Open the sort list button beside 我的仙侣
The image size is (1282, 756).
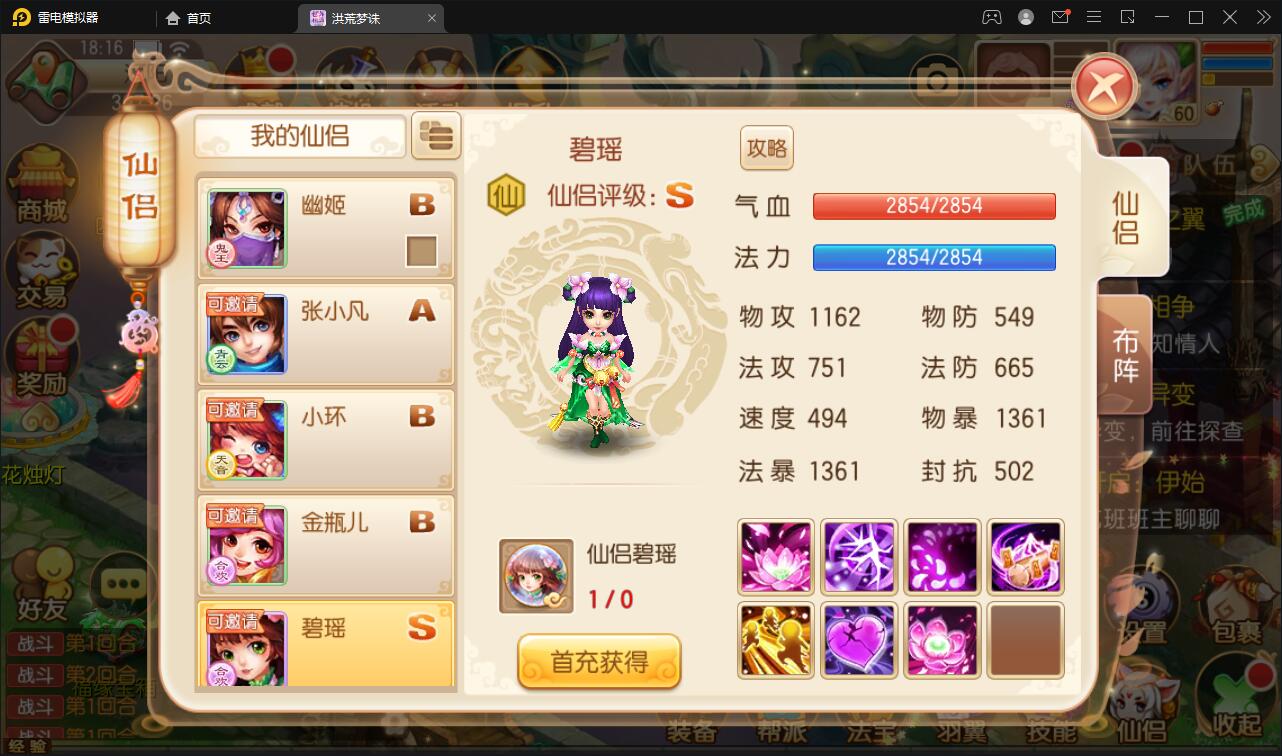(436, 136)
